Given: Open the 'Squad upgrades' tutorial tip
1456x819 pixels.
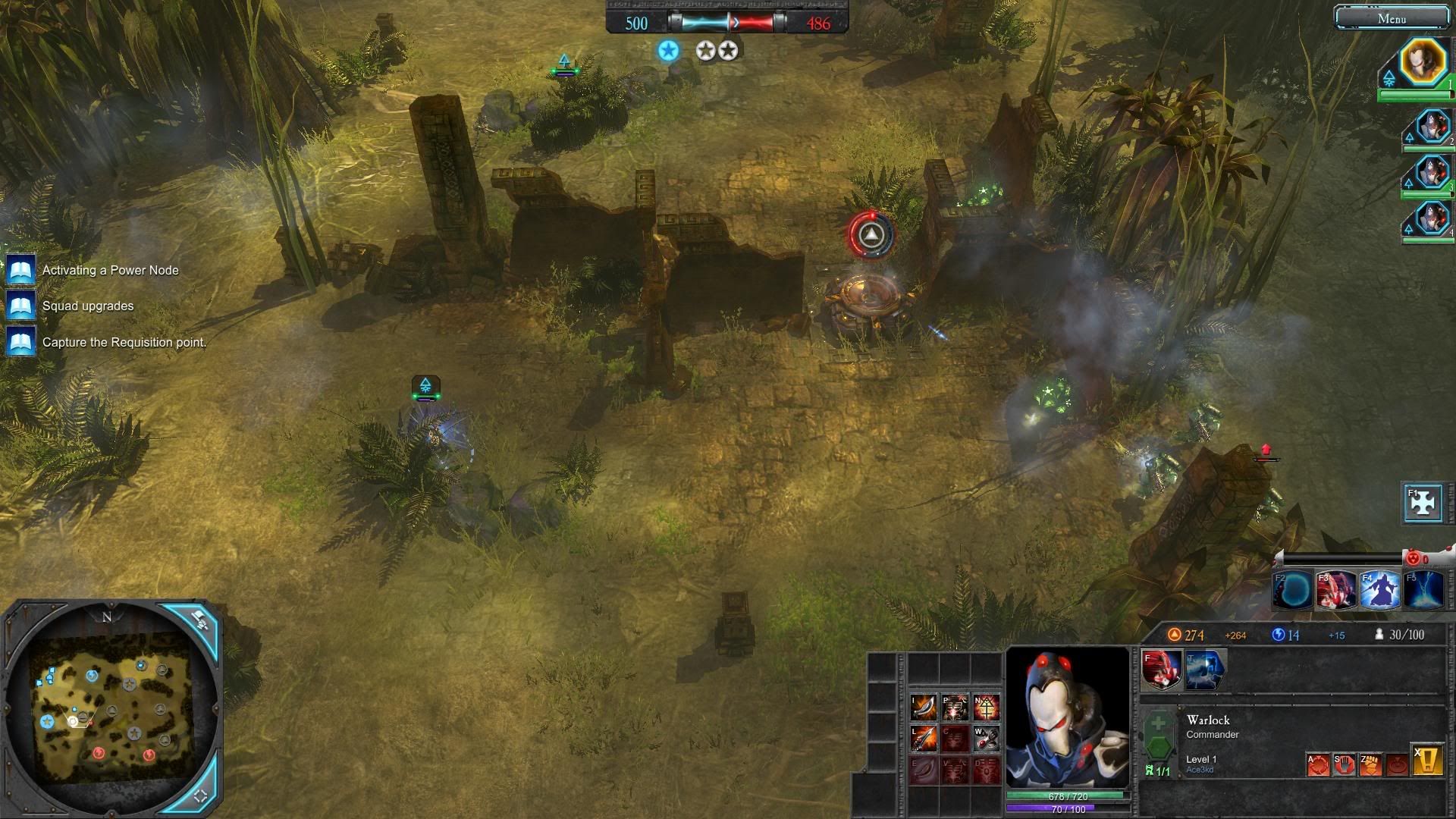Looking at the screenshot, I should (87, 306).
